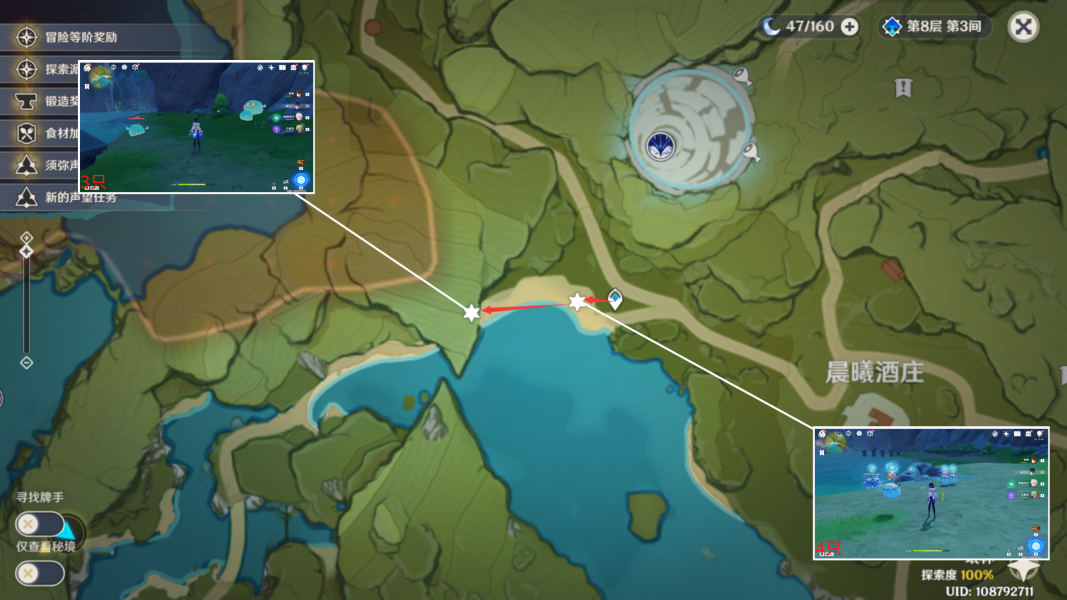
Task: Select the 锻造 forging anvil entry
Action: (x=60, y=101)
